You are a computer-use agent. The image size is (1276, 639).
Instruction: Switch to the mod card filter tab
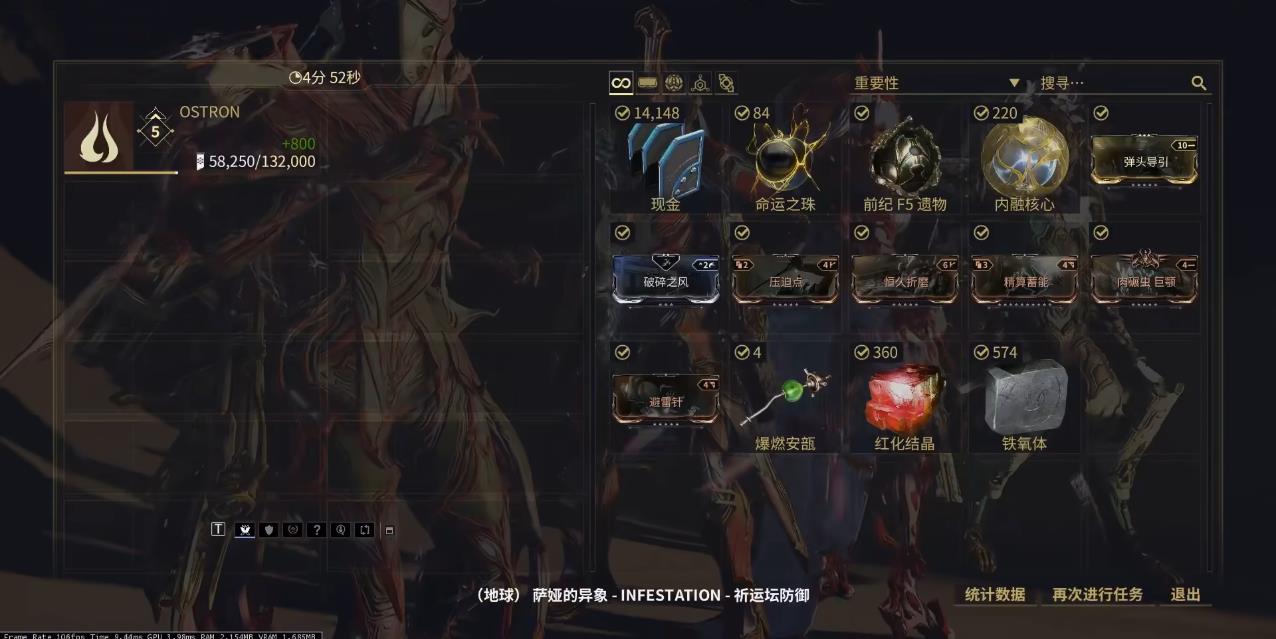tap(648, 83)
